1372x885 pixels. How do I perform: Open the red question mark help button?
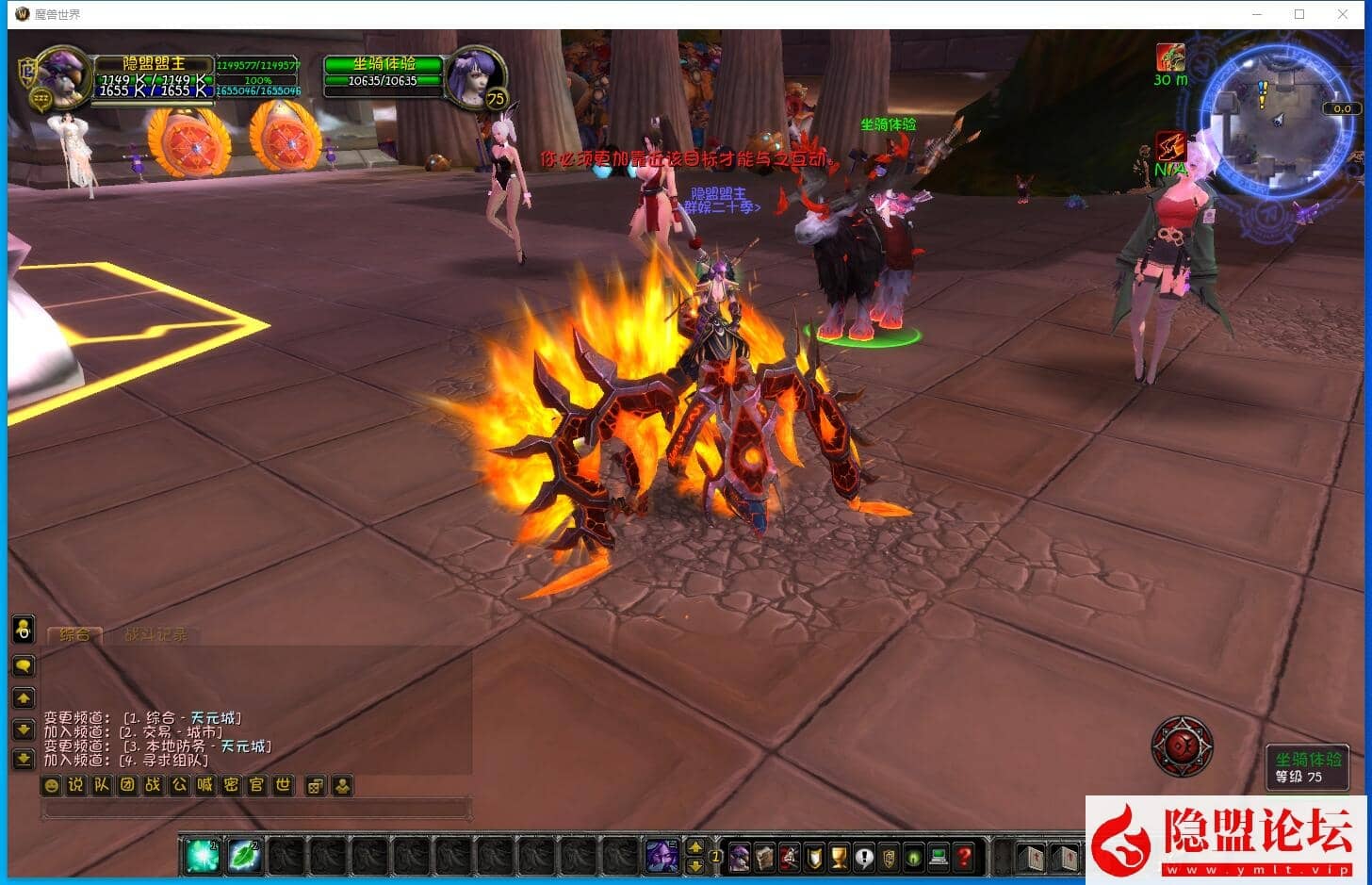963,857
